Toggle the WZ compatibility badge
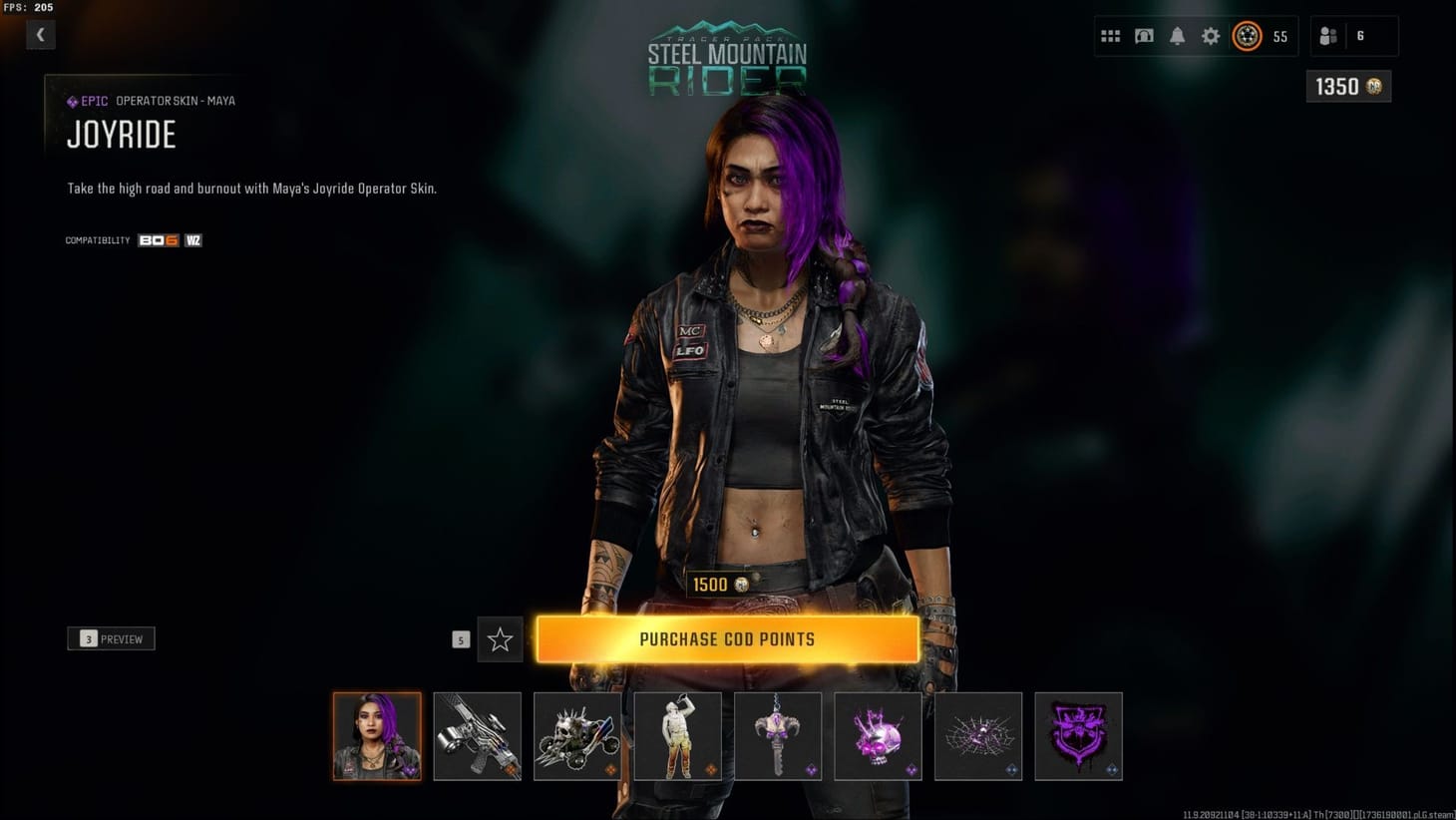 click(192, 239)
